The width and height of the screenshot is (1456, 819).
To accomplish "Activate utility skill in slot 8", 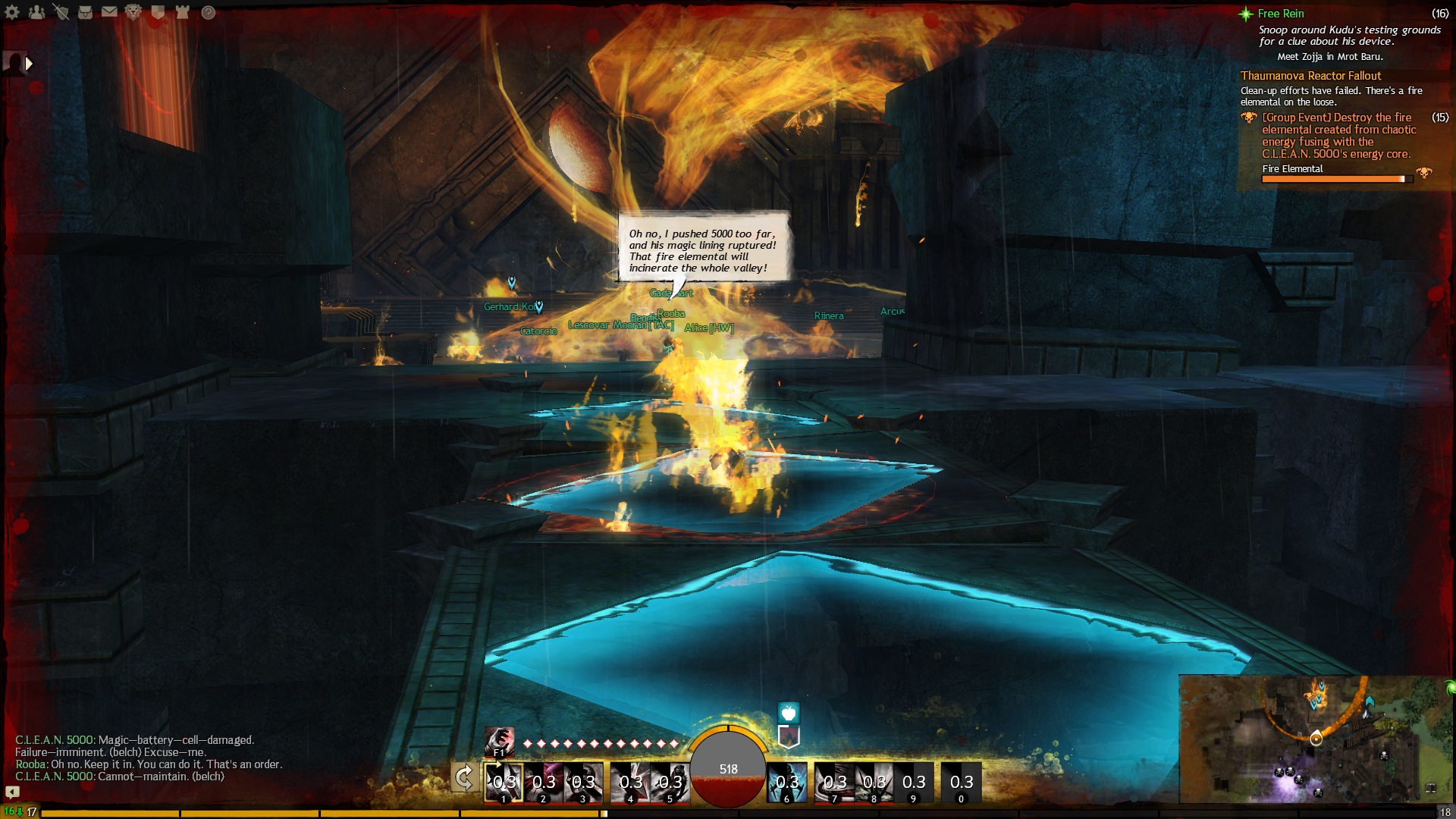I will click(874, 783).
